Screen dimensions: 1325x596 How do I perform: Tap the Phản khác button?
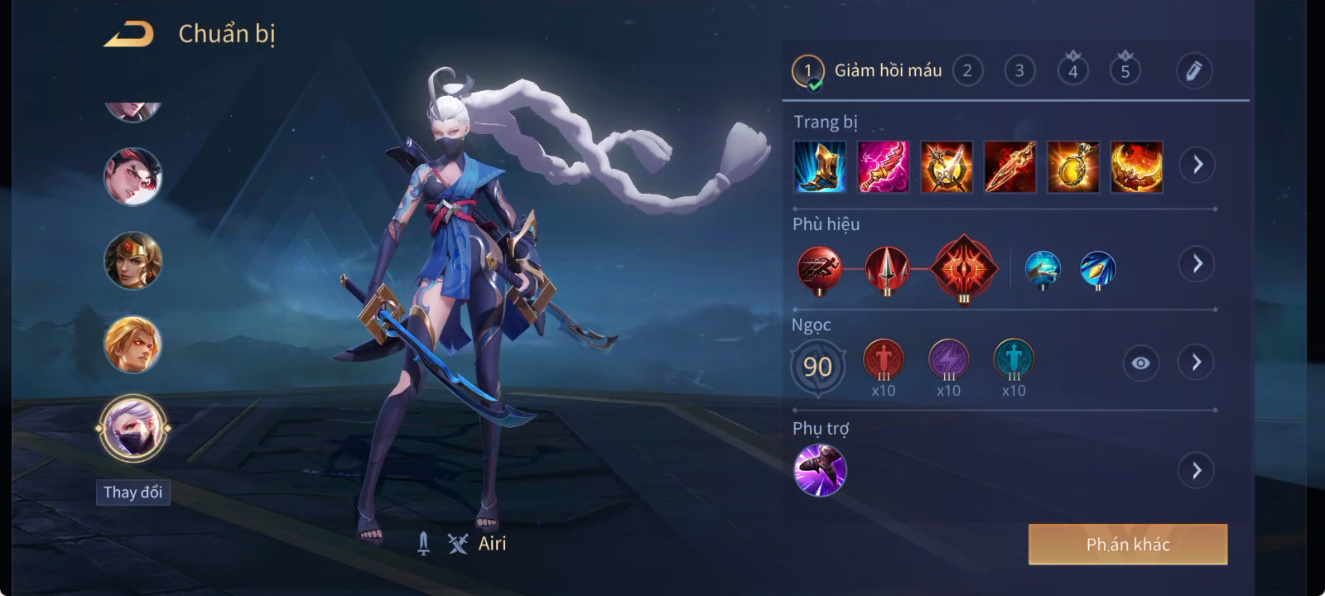click(1127, 545)
